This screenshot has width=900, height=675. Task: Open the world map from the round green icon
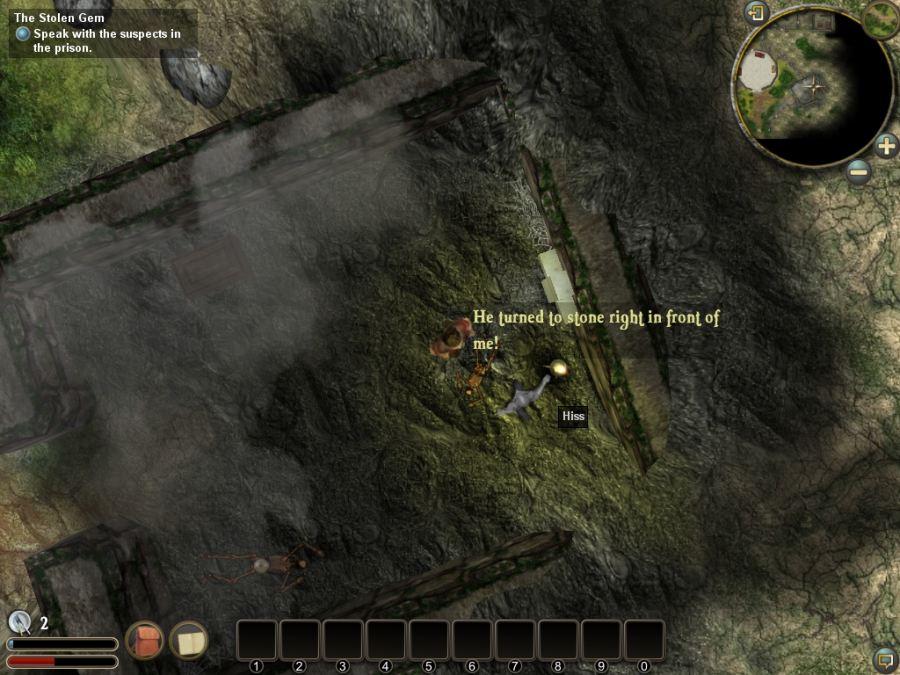pos(881,17)
